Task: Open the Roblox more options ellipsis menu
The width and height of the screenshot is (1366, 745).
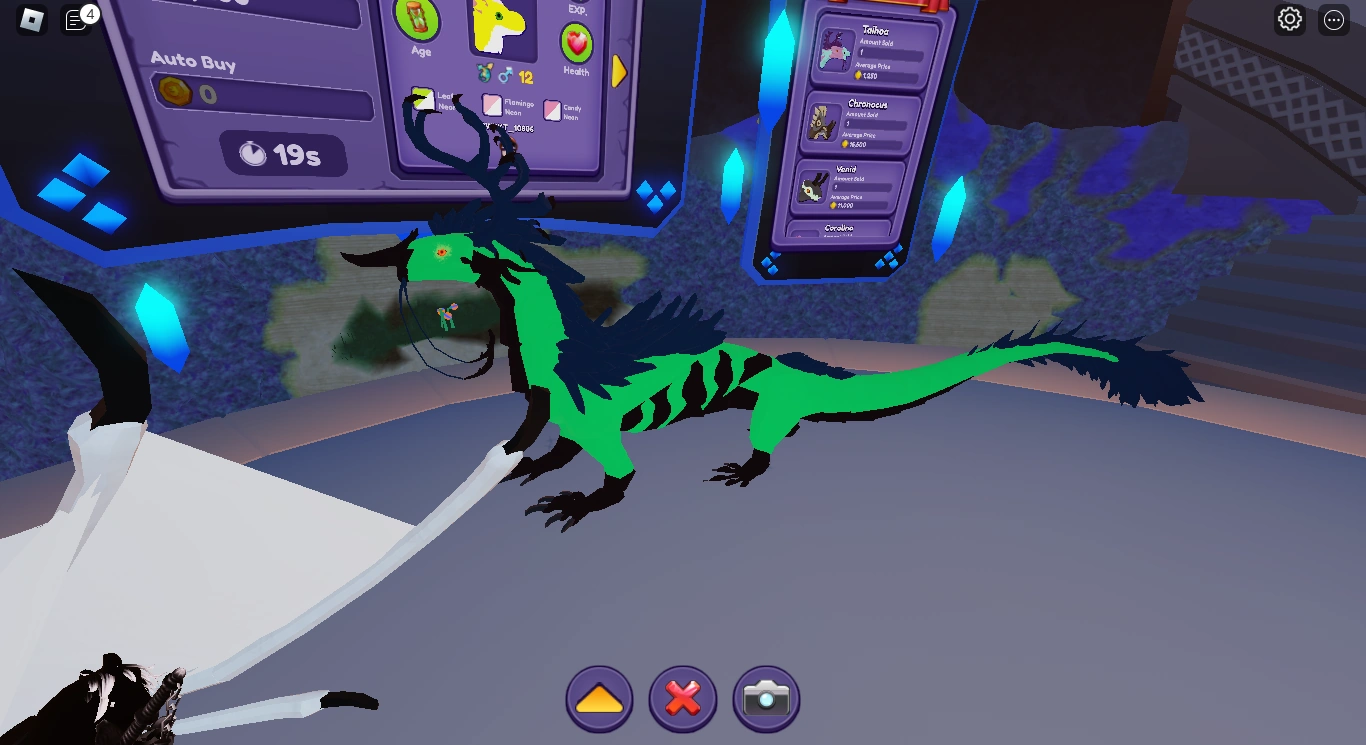Action: click(x=1333, y=20)
